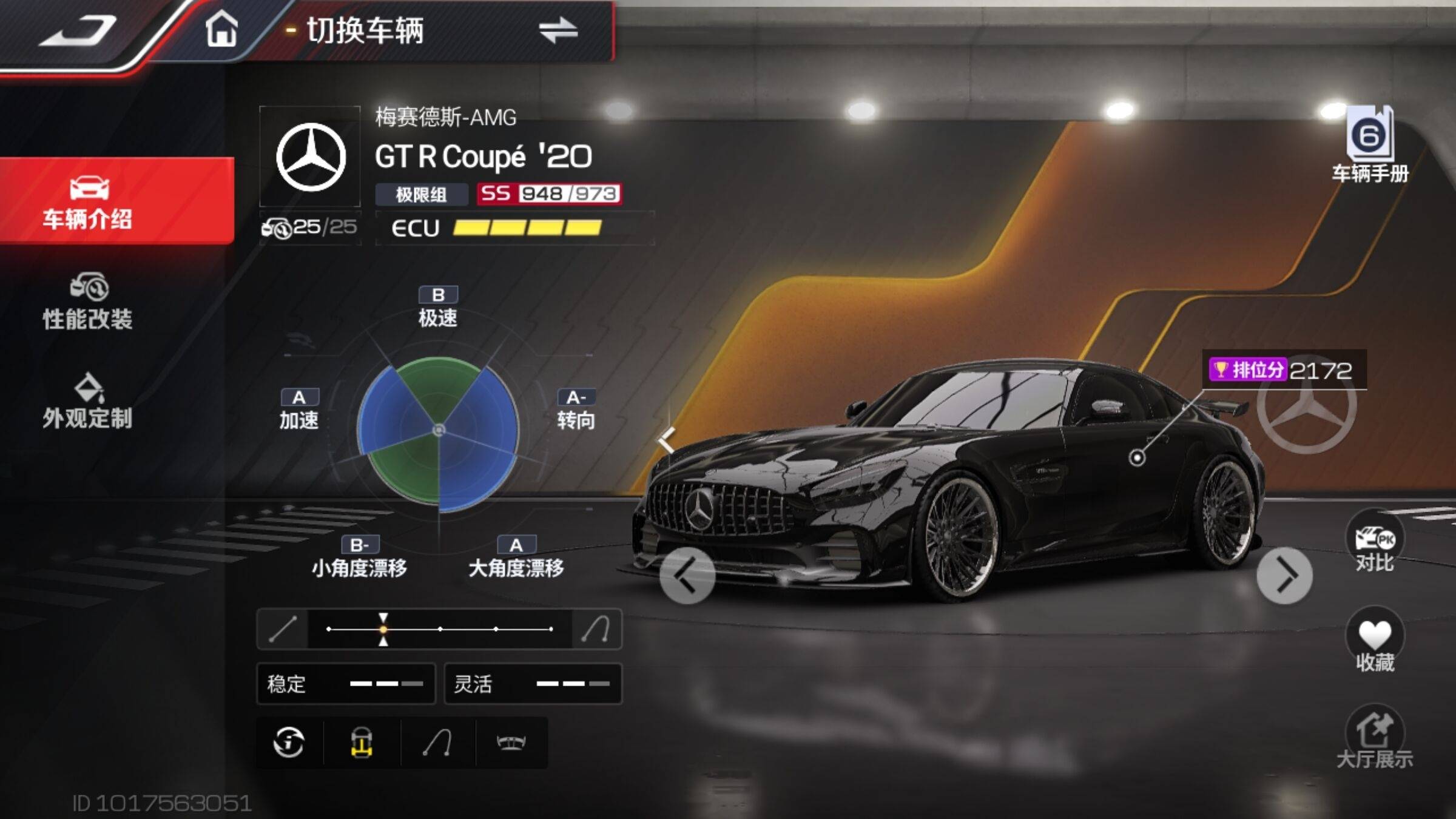Select the circular info icon
The height and width of the screenshot is (819, 1456).
point(289,743)
